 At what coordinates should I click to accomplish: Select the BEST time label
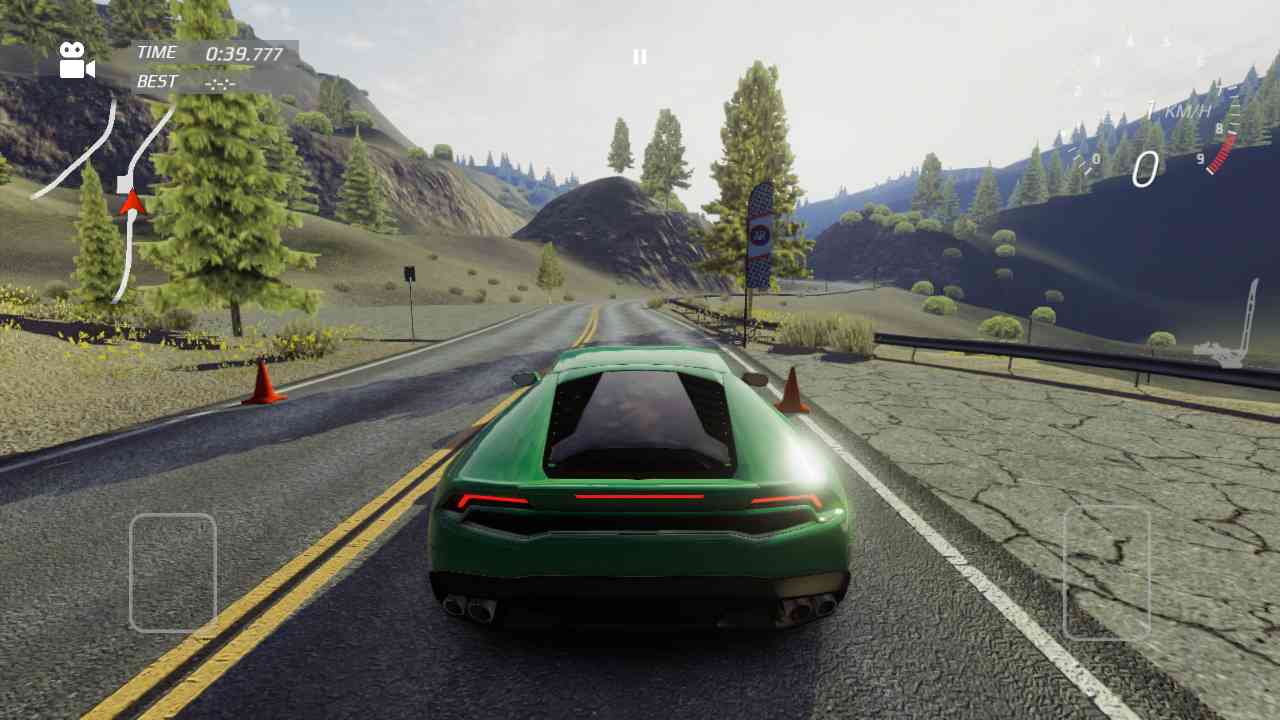156,83
